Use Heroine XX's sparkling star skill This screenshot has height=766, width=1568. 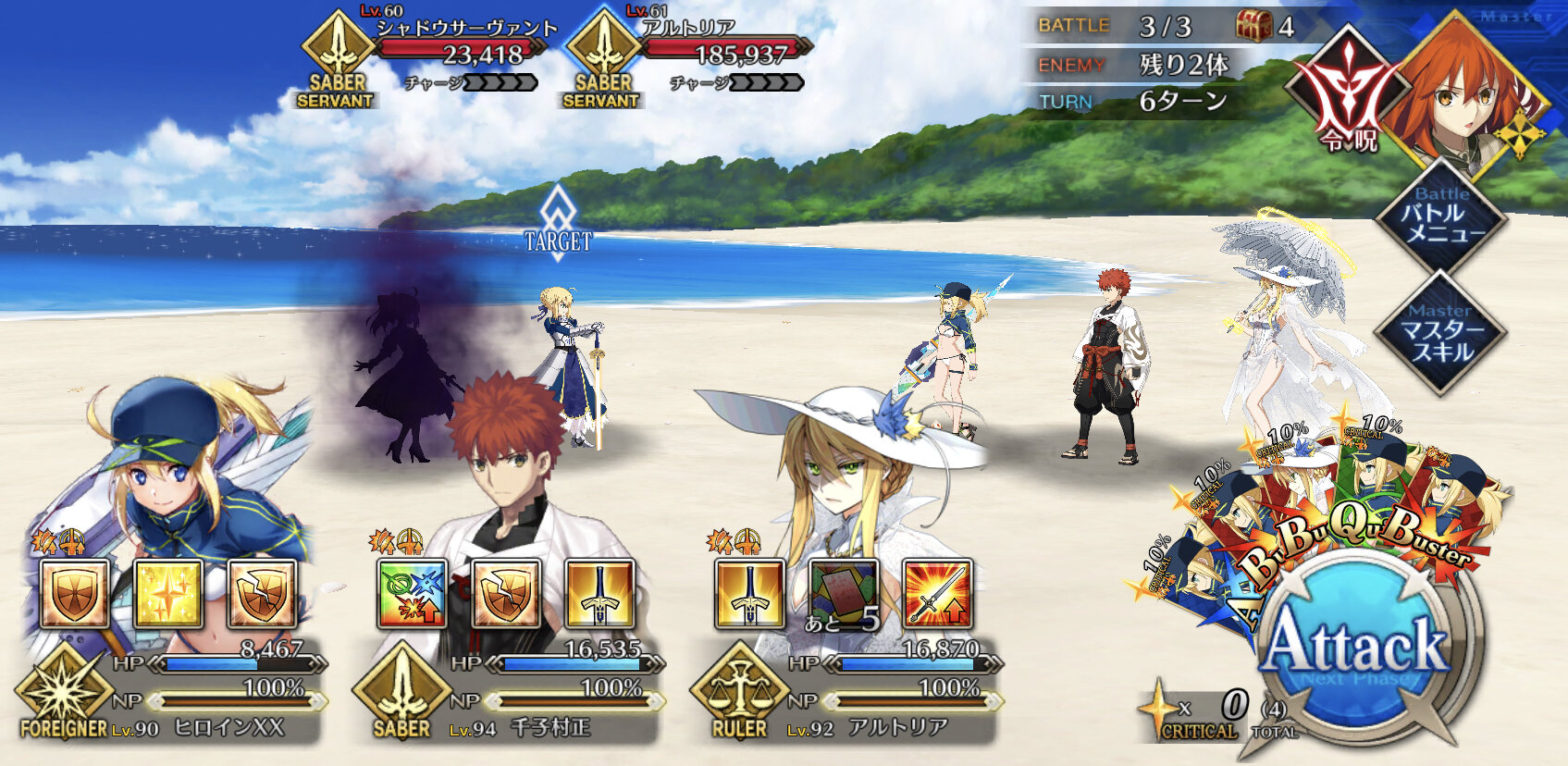tap(168, 594)
